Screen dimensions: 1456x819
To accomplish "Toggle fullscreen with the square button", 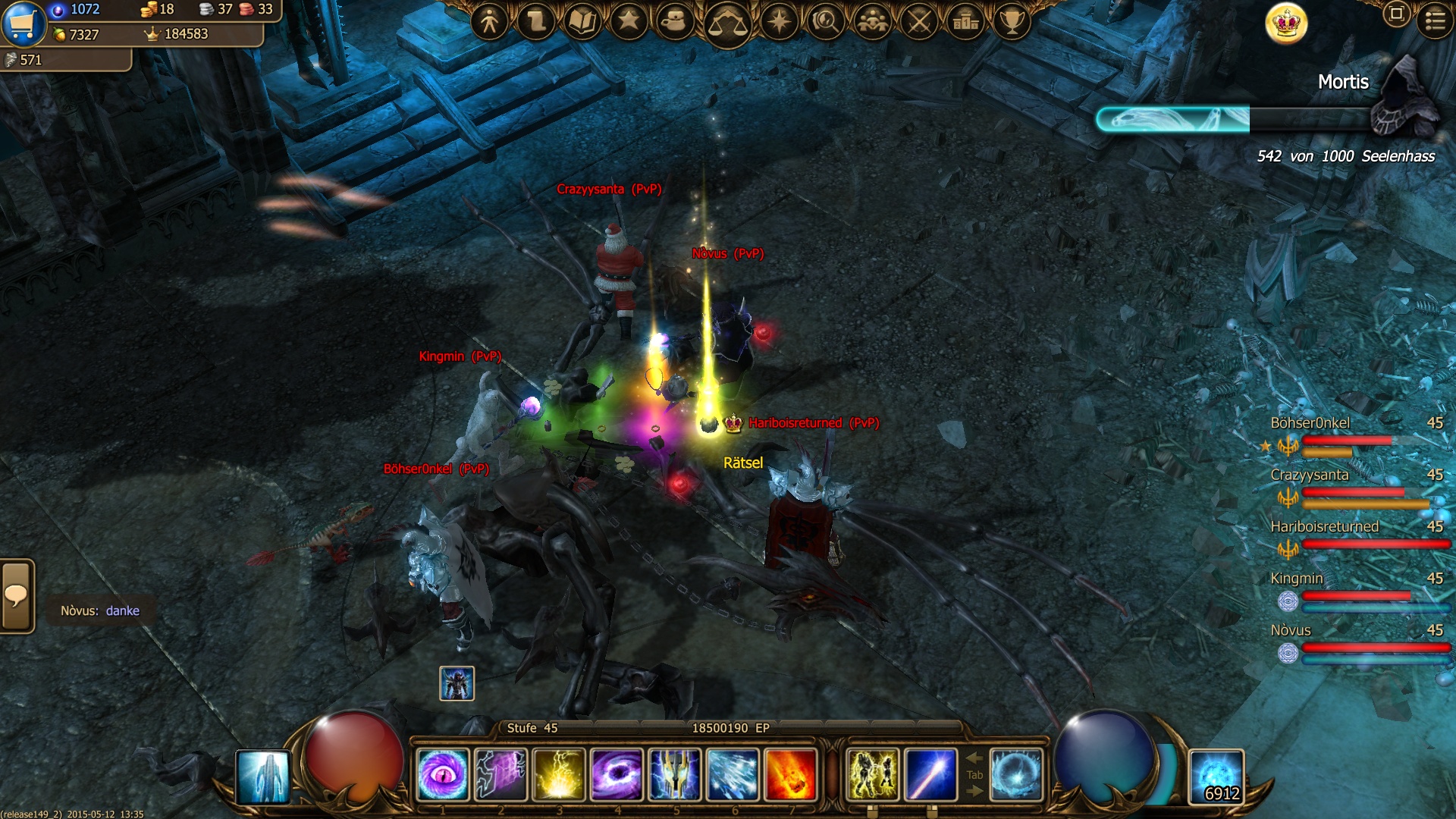I will 1396,14.
